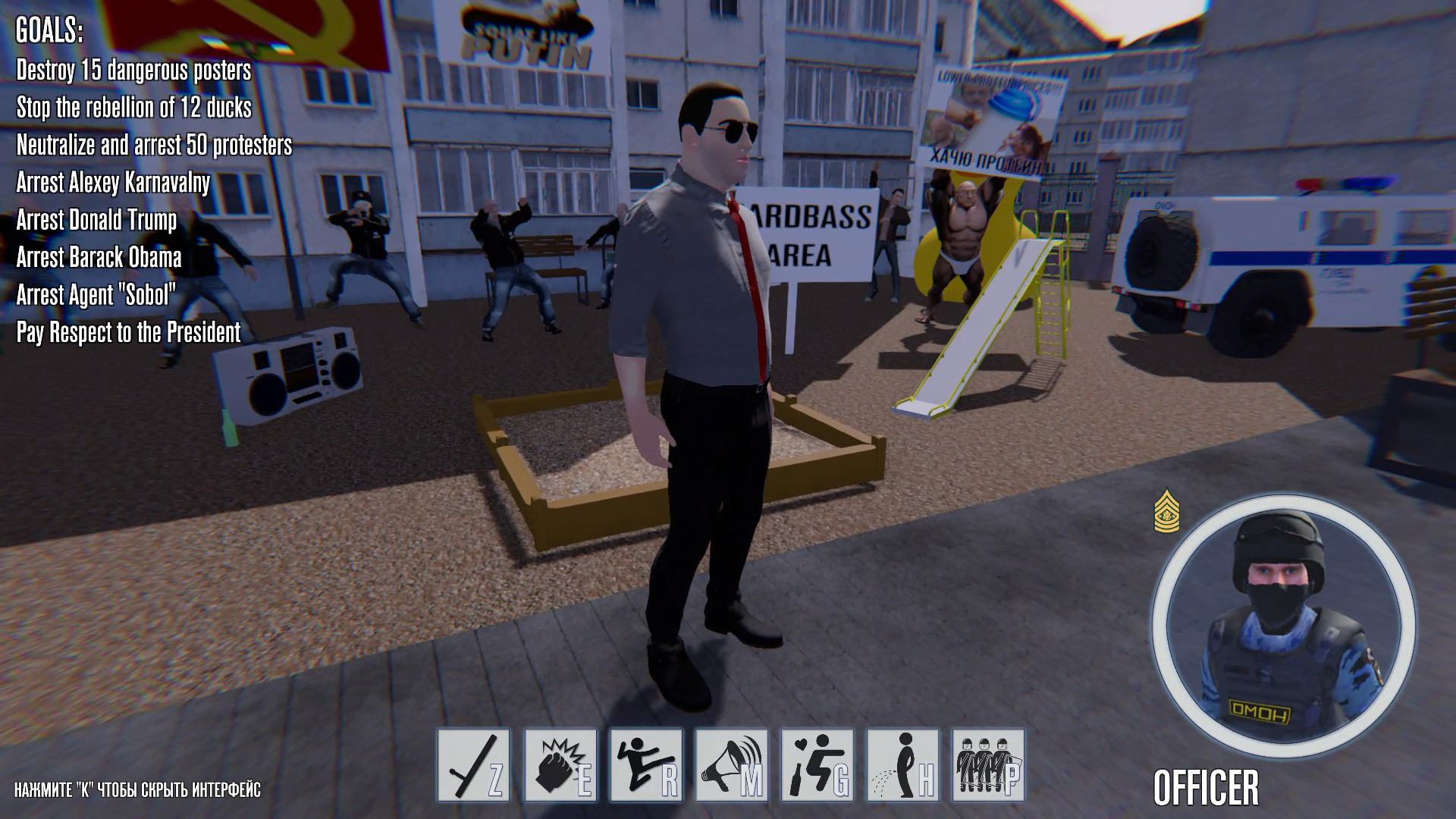The height and width of the screenshot is (819, 1456).
Task: Check off the 'Stop the rebellion of 12 ducks' goal
Action: pyautogui.click(x=134, y=108)
